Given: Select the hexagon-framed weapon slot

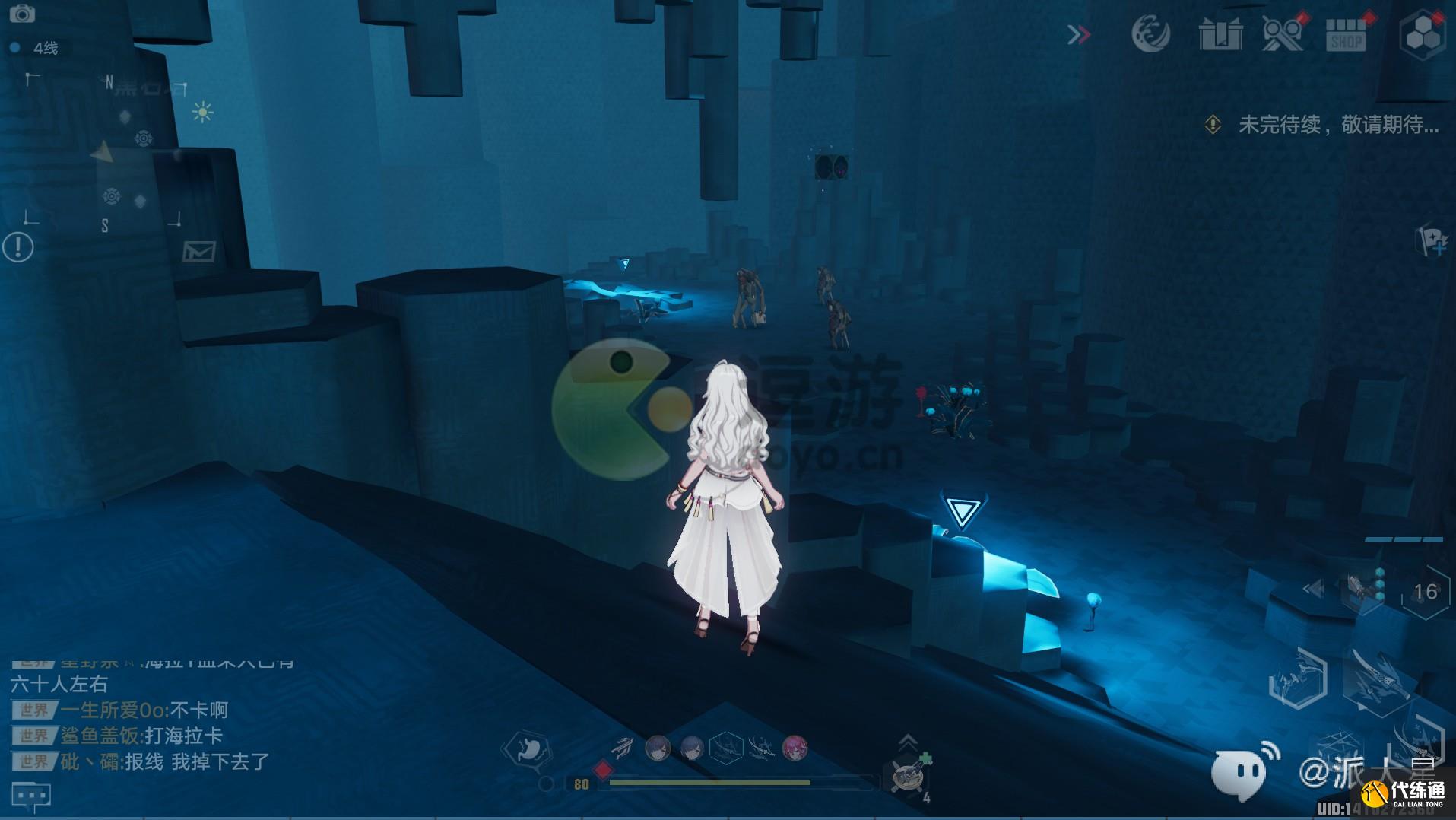Looking at the screenshot, I should coord(726,748).
